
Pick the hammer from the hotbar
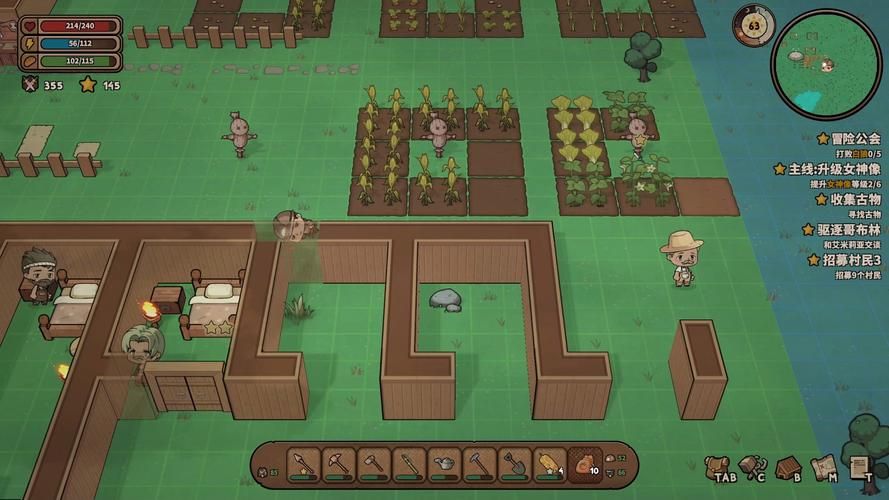pyautogui.click(x=479, y=465)
